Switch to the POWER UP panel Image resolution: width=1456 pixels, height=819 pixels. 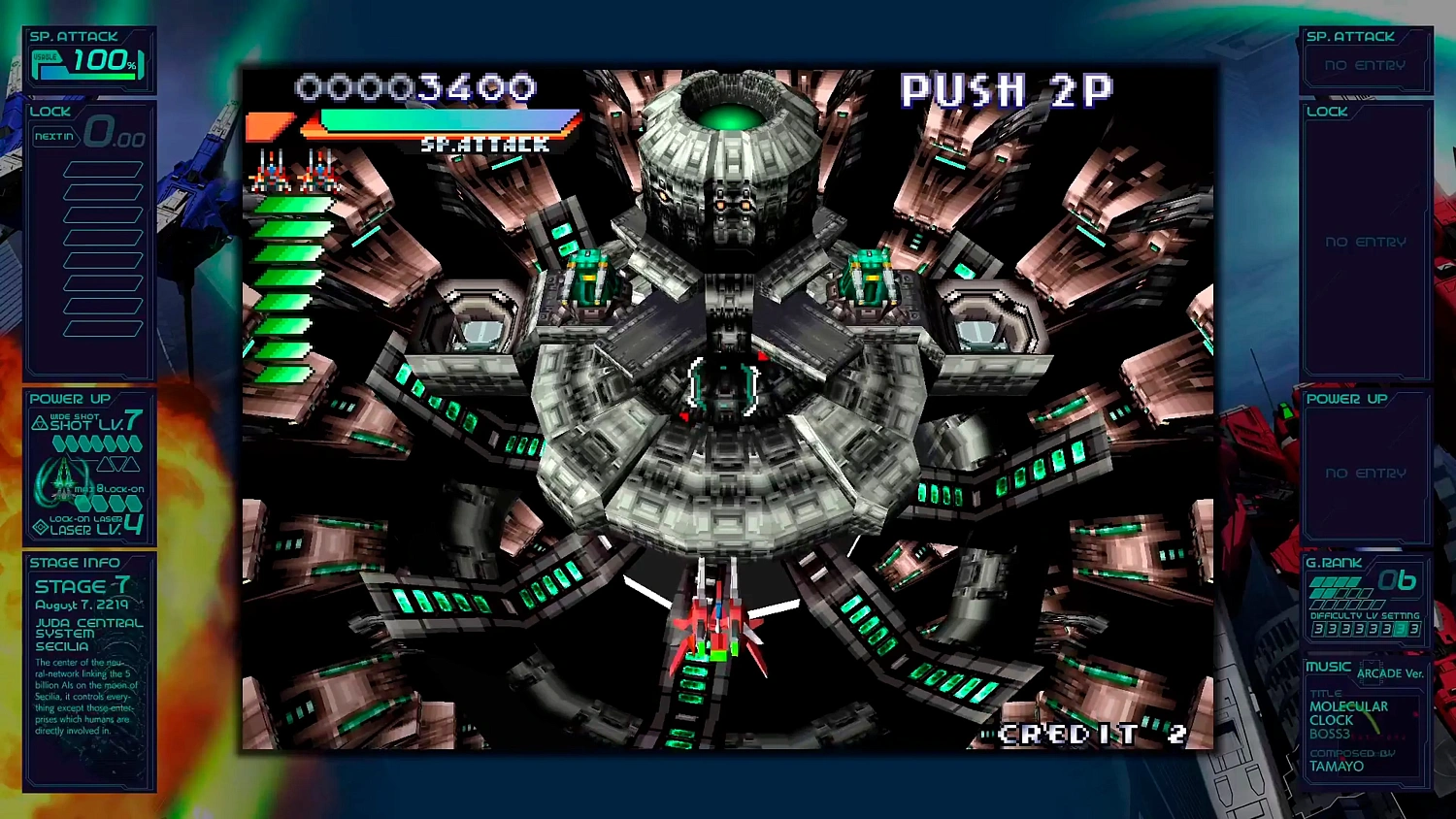click(x=70, y=399)
